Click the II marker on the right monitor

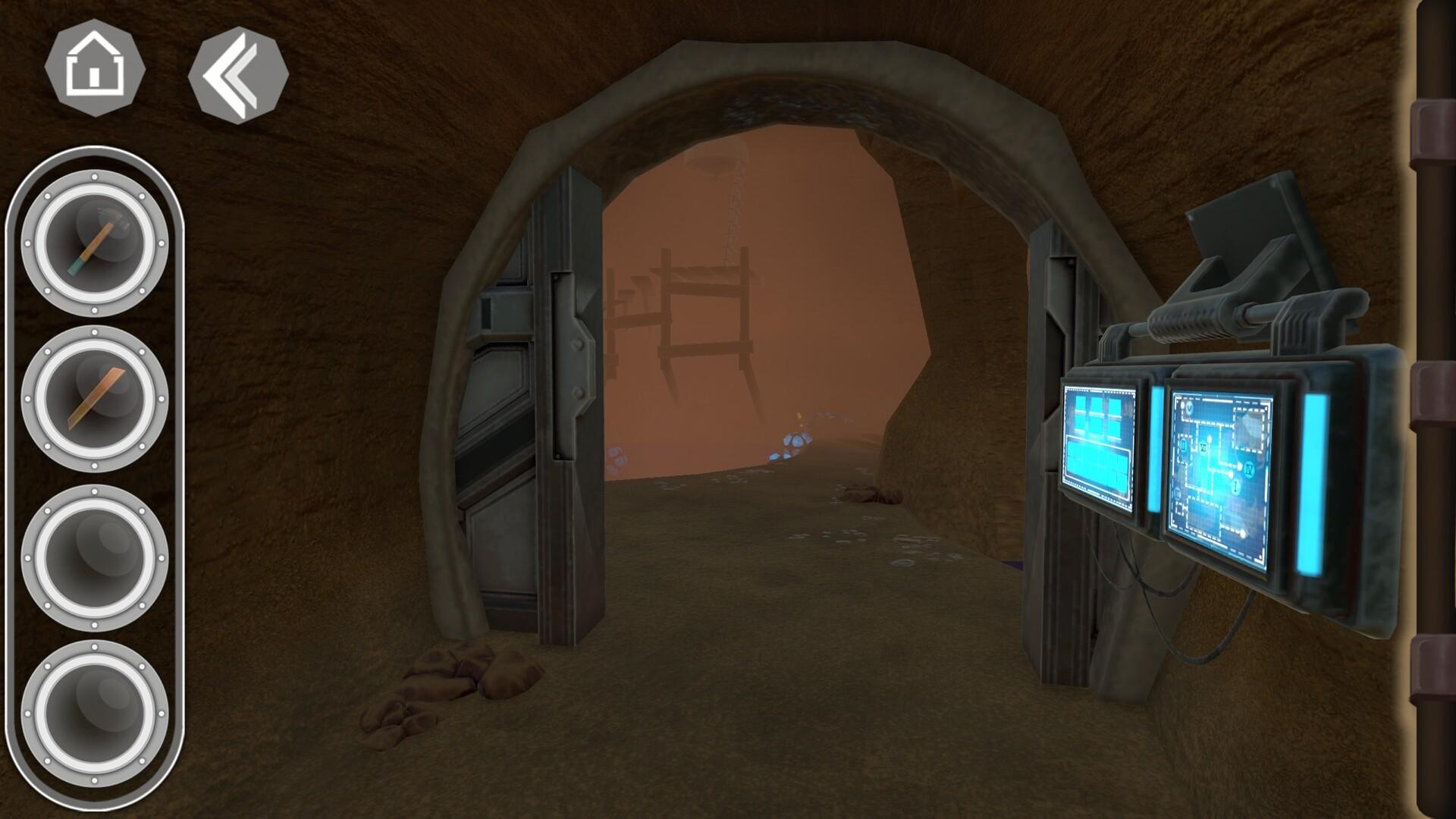point(1184,444)
